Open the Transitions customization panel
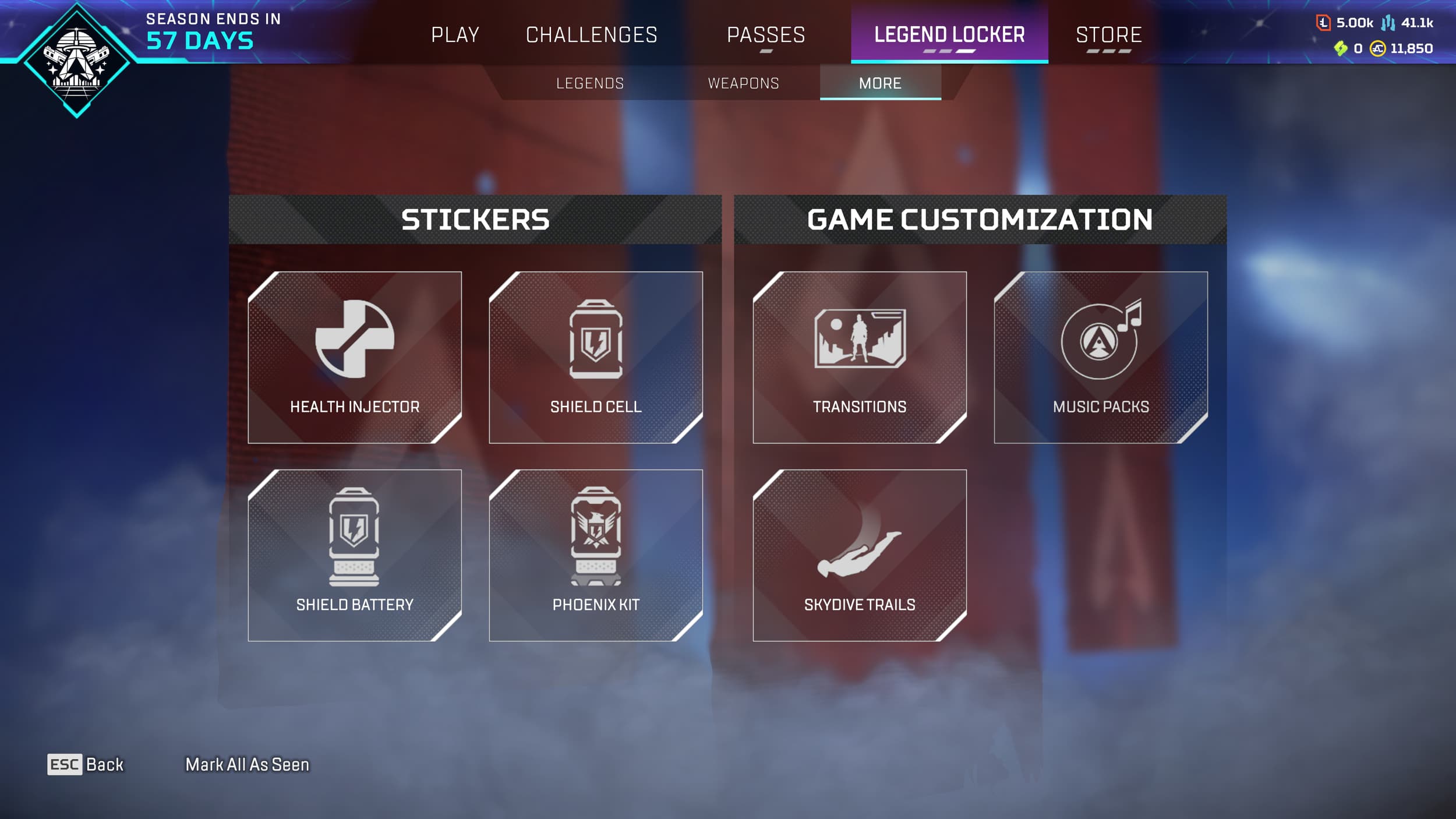This screenshot has width=1456, height=819. pos(861,358)
